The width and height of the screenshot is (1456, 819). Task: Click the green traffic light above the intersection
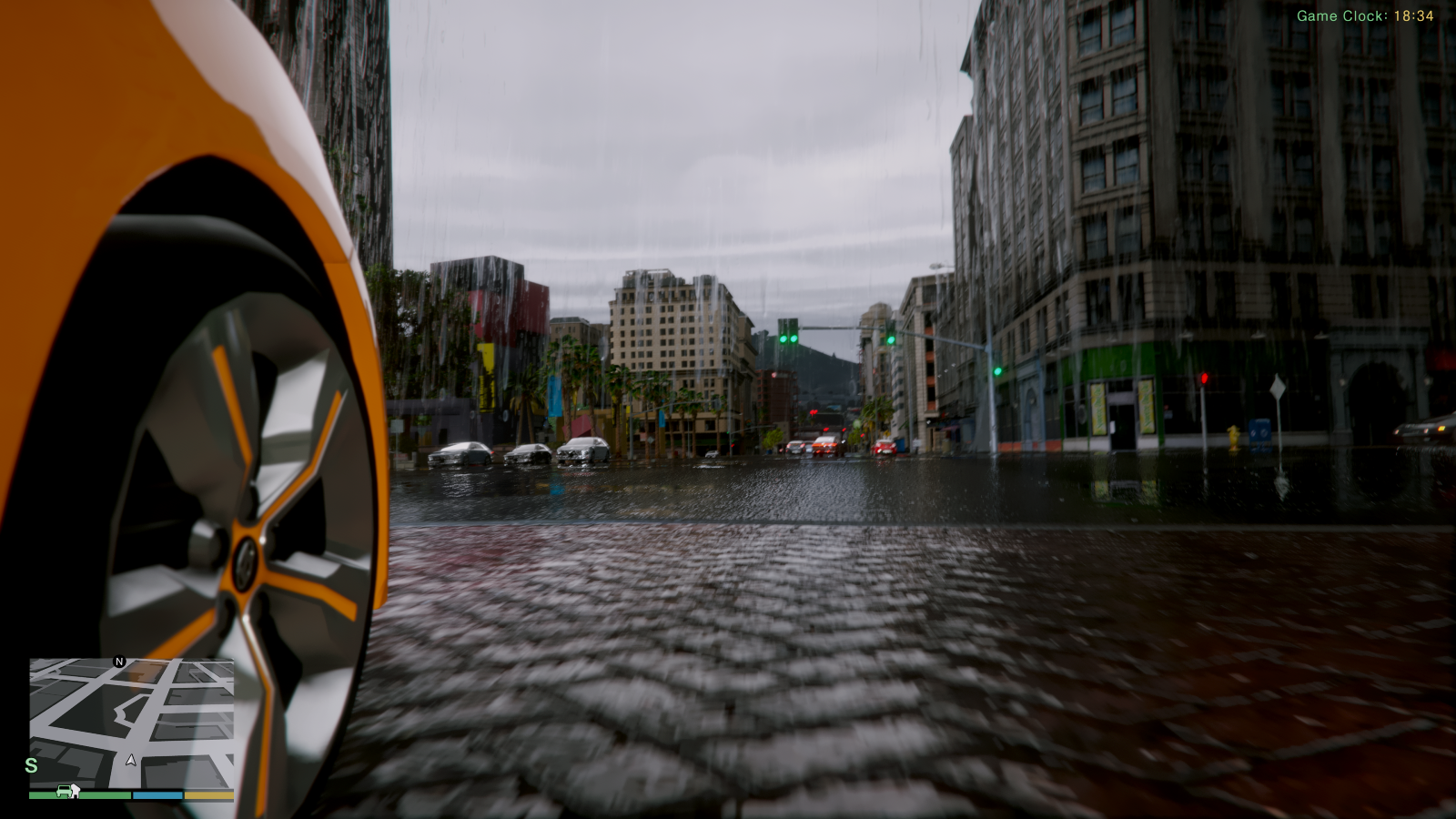coord(784,339)
